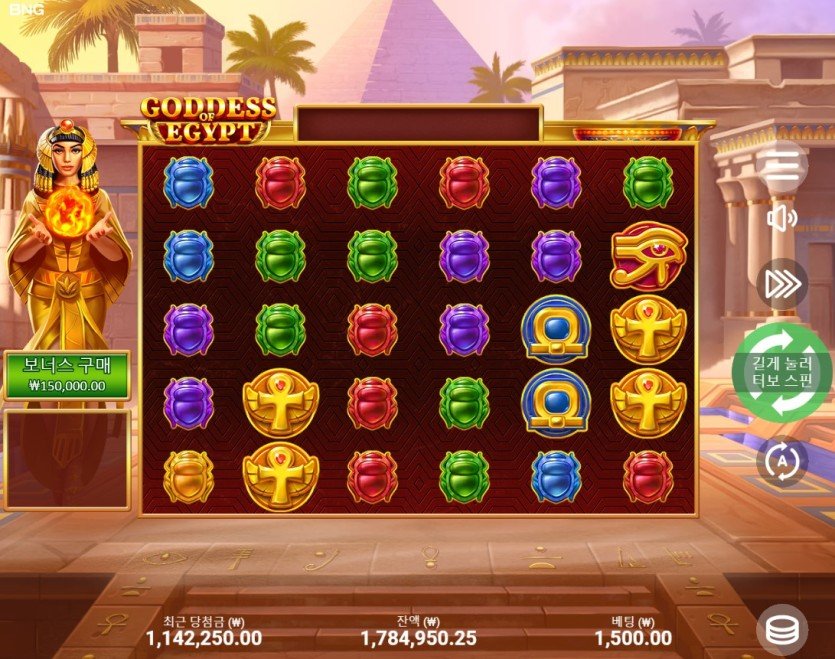Enable autoplay with the circular A button
Viewport: 835px width, 659px height.
(x=784, y=461)
